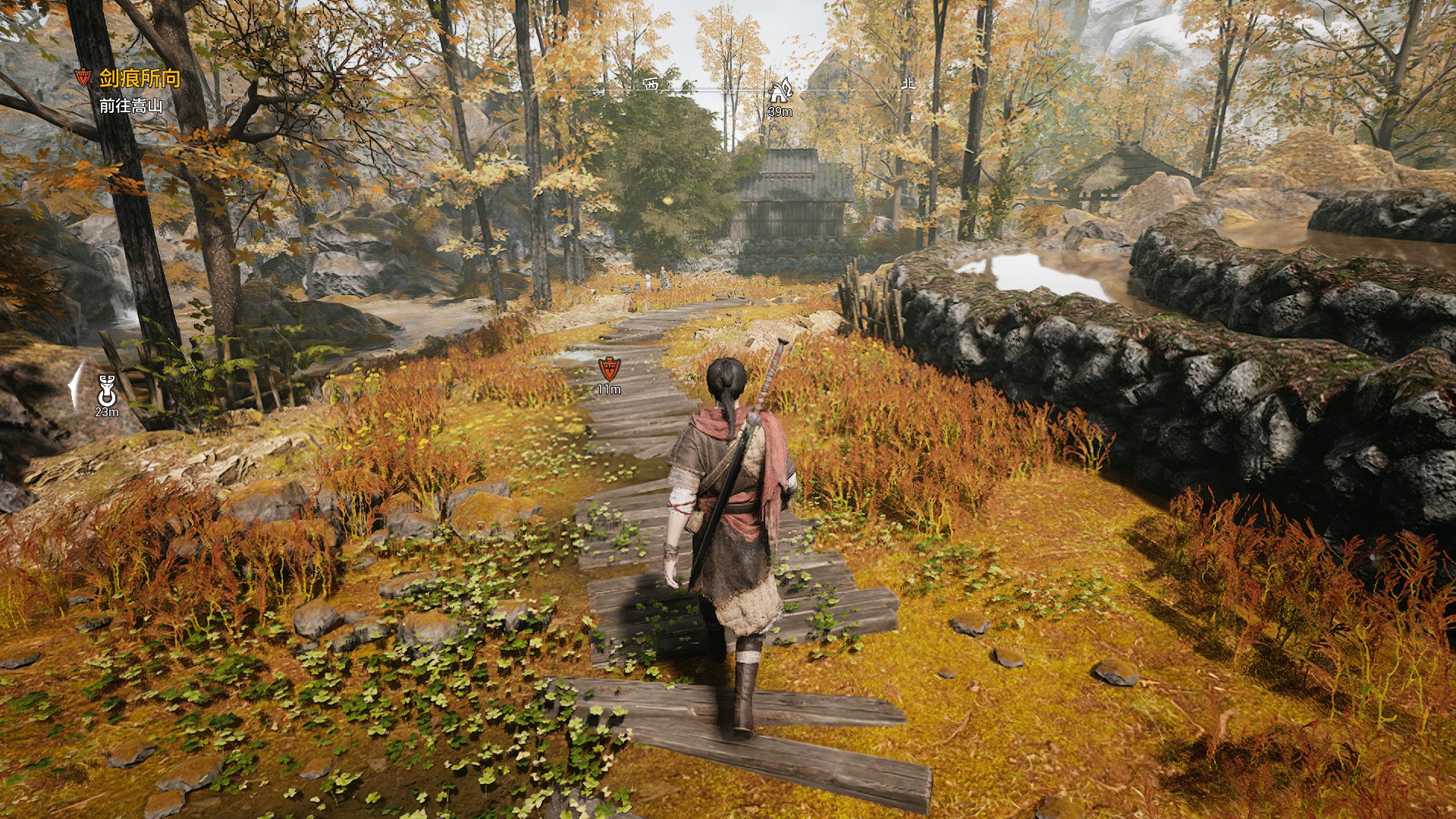Open the 剑痕所向 quest tracker
This screenshot has height=819, width=1456.
tap(140, 78)
